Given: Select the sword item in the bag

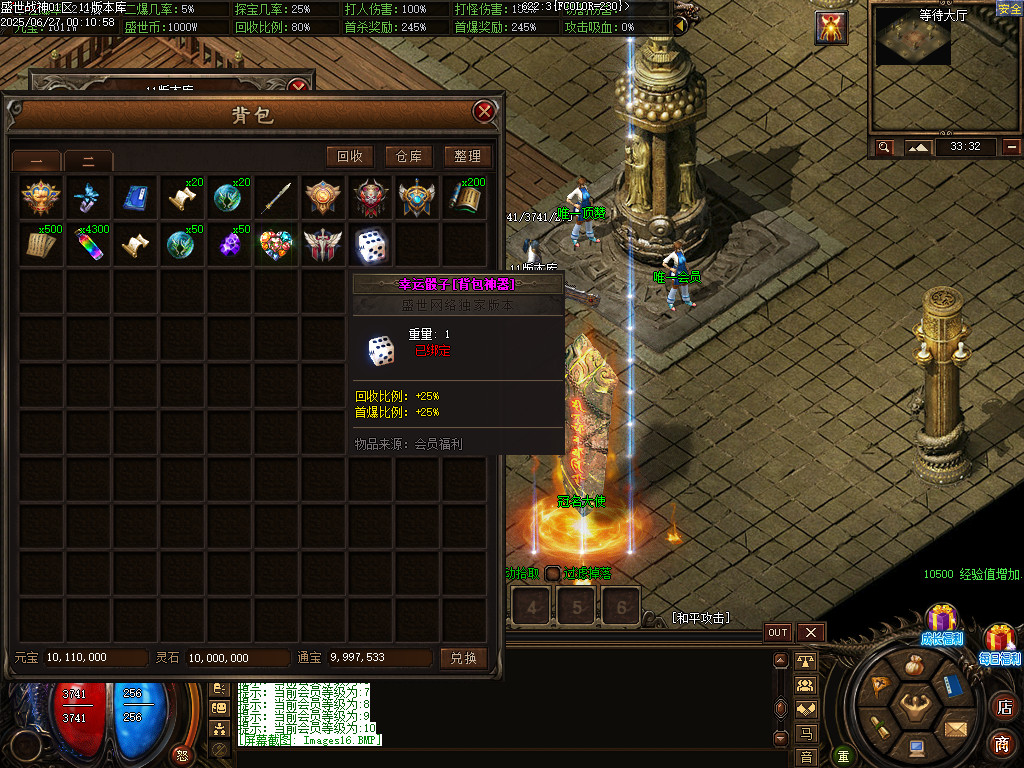Looking at the screenshot, I should point(277,198).
